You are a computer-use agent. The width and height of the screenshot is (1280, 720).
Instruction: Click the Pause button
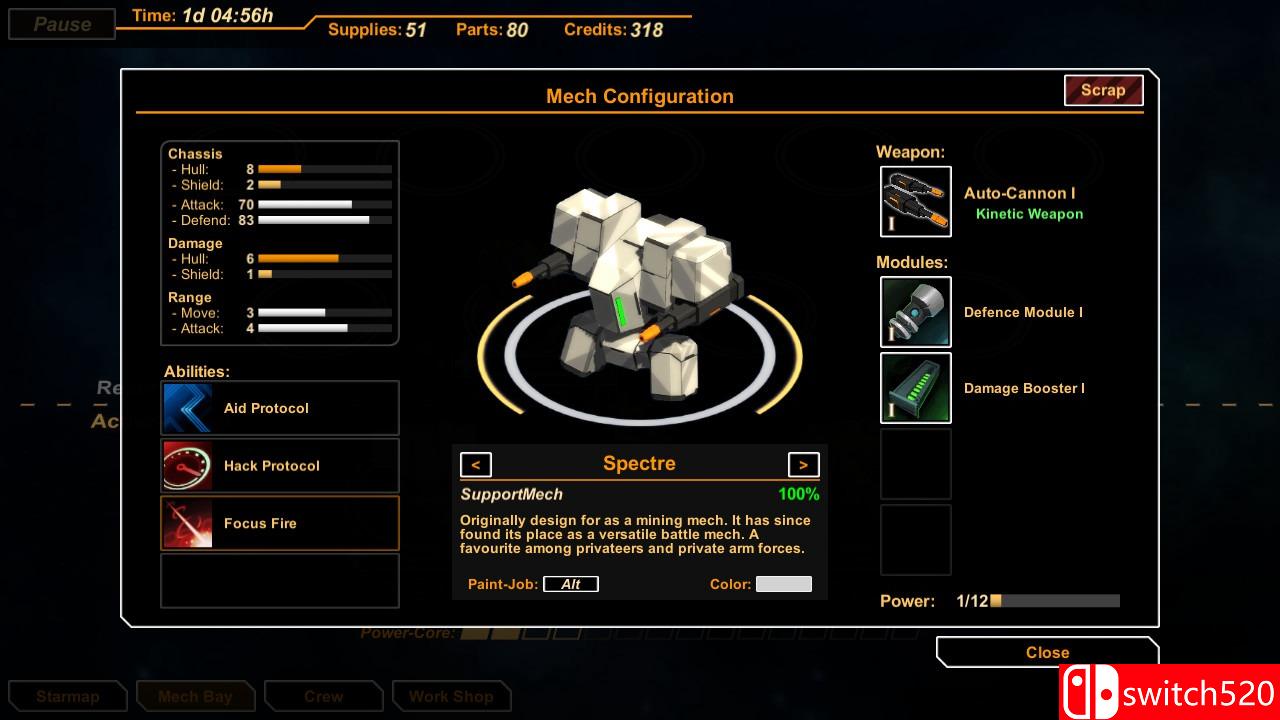(x=60, y=24)
